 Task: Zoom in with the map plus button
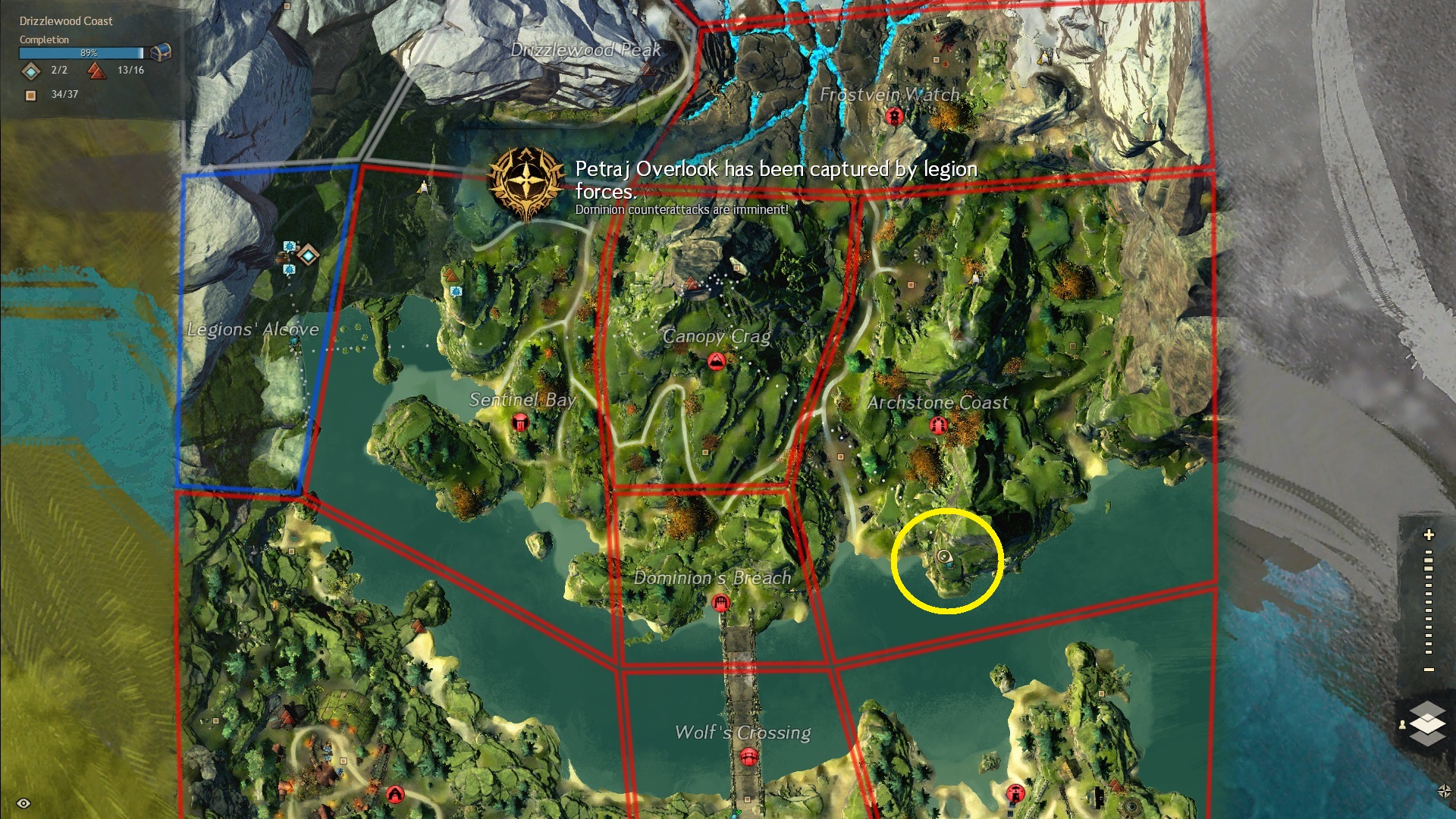click(x=1429, y=535)
